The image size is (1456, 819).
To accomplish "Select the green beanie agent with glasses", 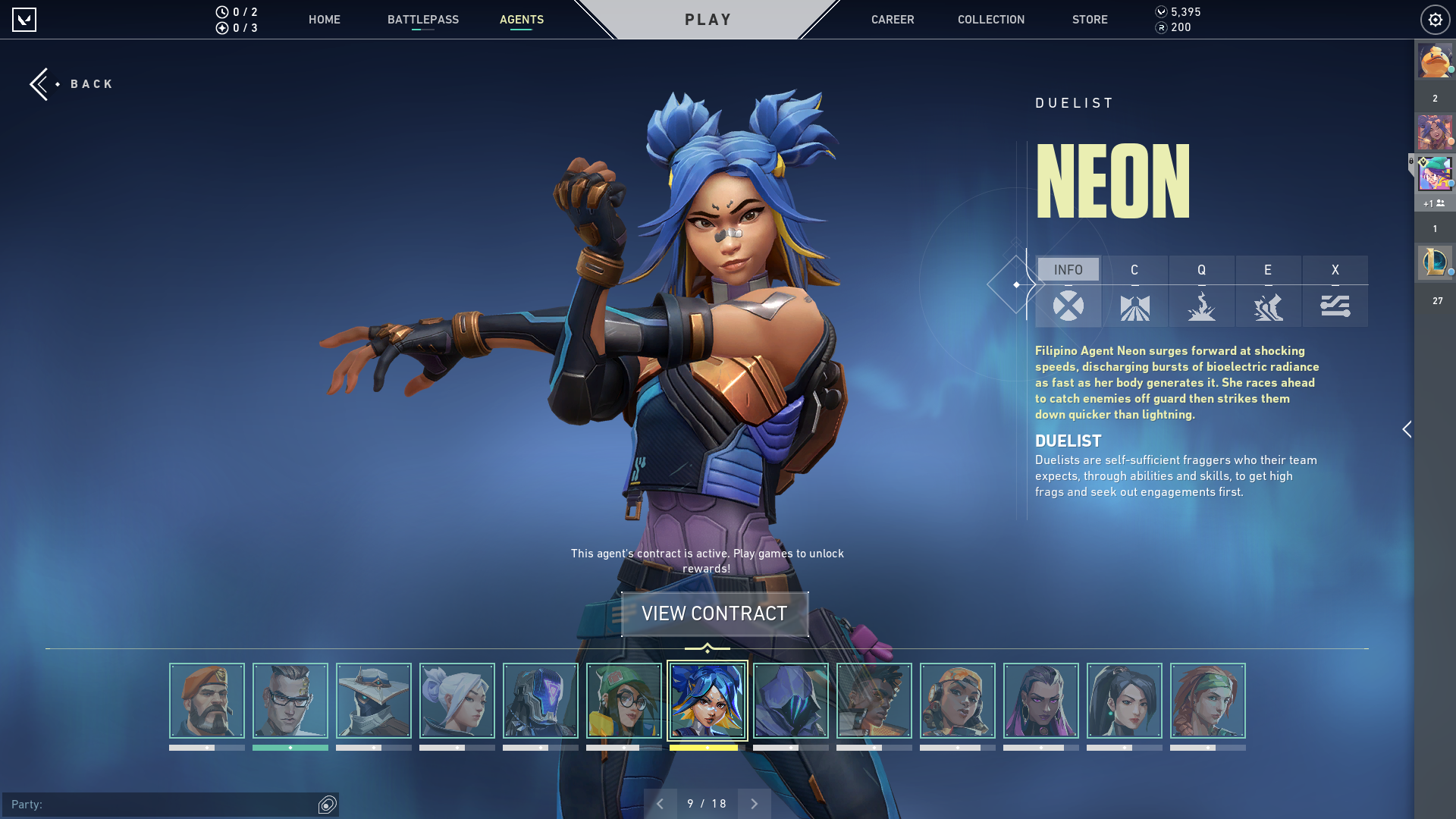I will click(x=623, y=701).
